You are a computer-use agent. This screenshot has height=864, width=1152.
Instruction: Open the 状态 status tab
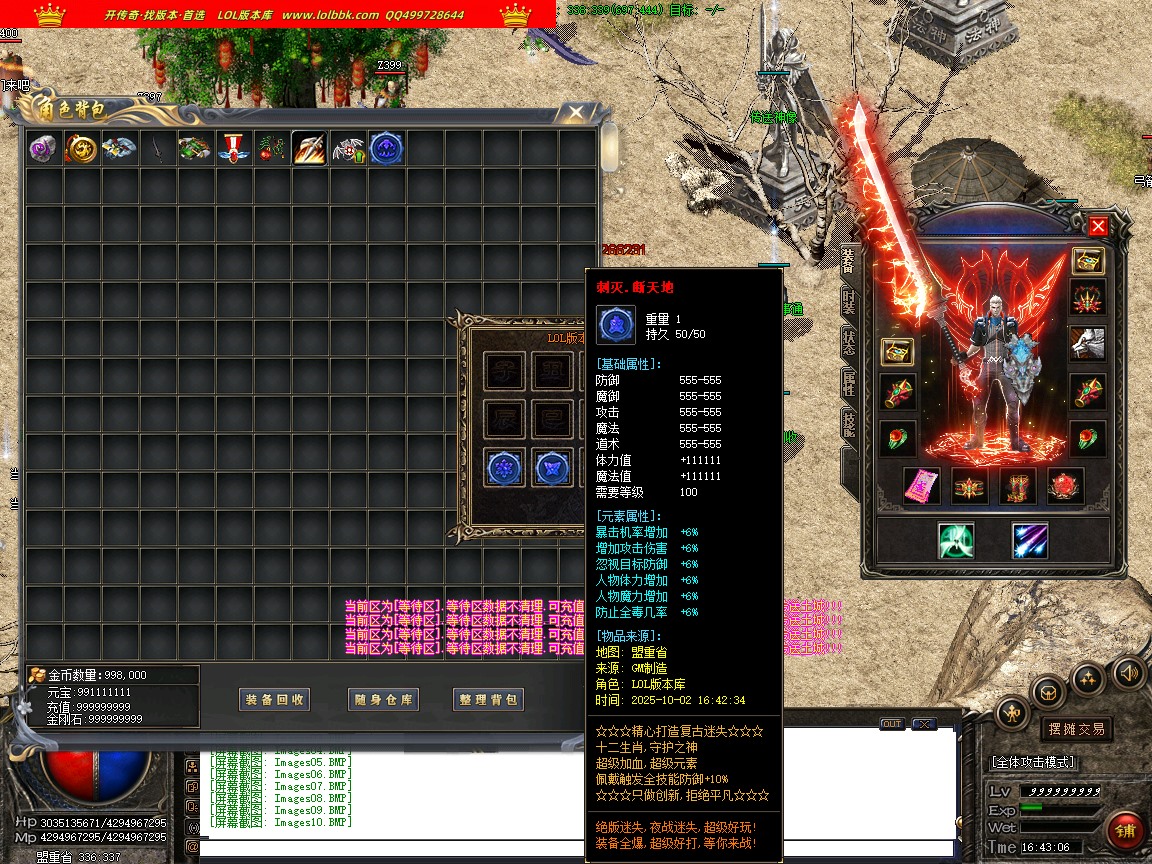(848, 342)
